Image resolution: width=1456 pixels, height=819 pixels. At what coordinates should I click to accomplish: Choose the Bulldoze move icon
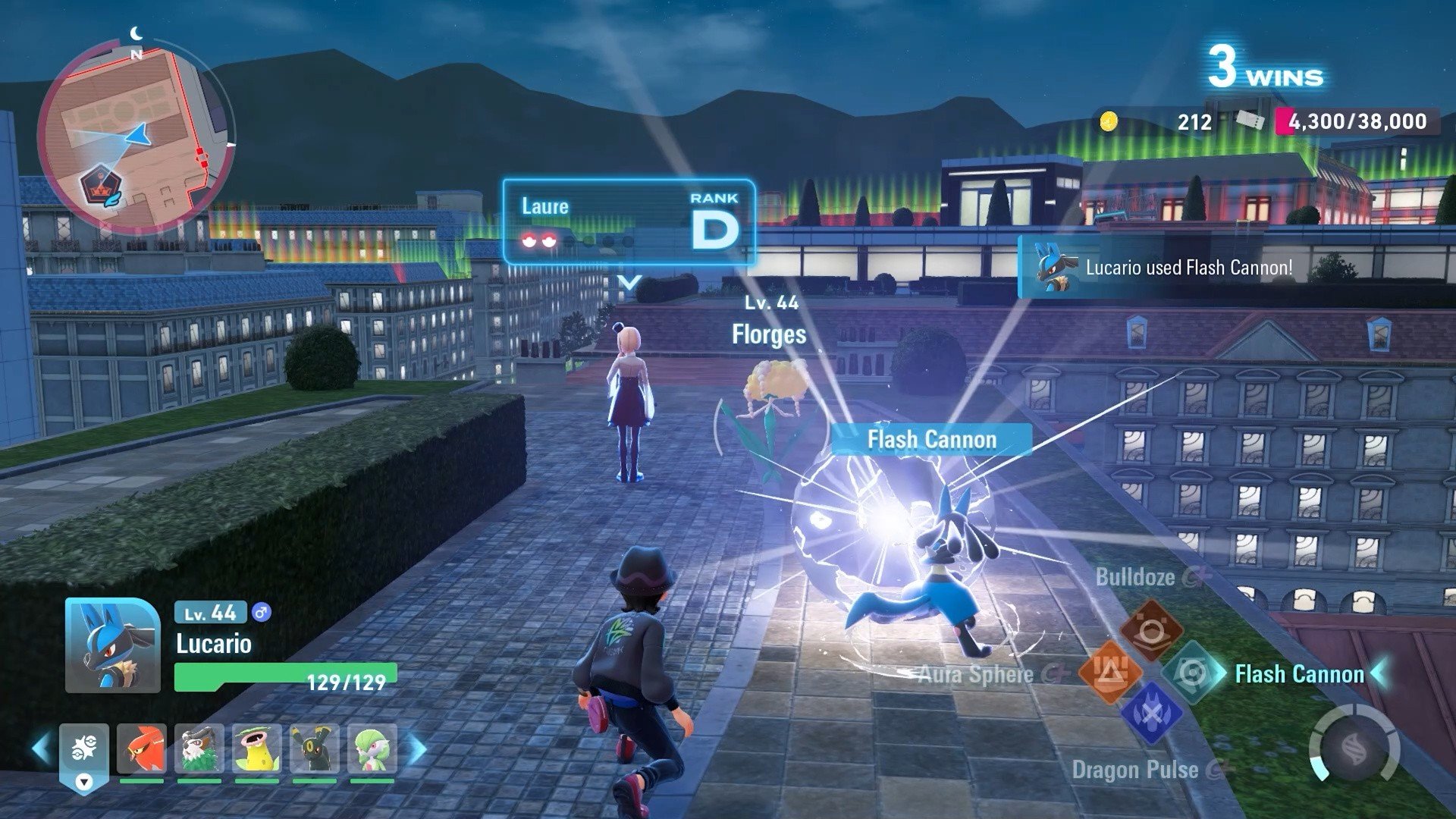click(1151, 630)
